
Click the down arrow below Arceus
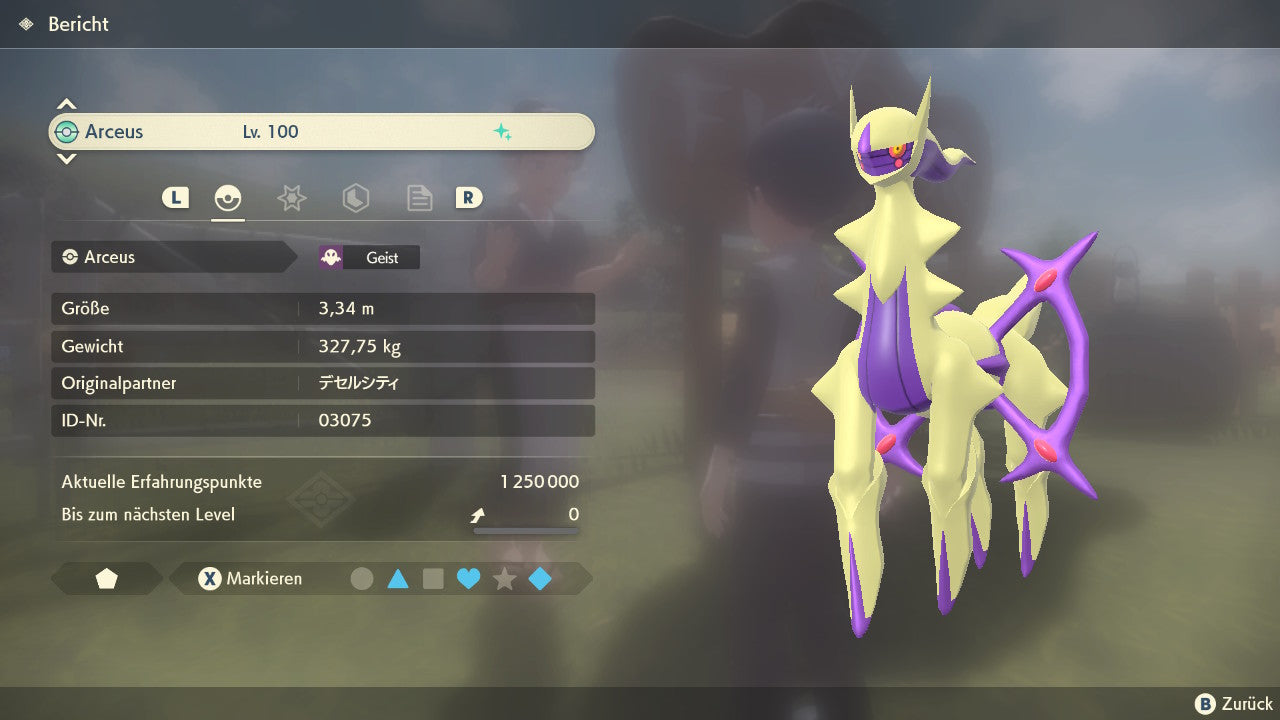pos(66,158)
